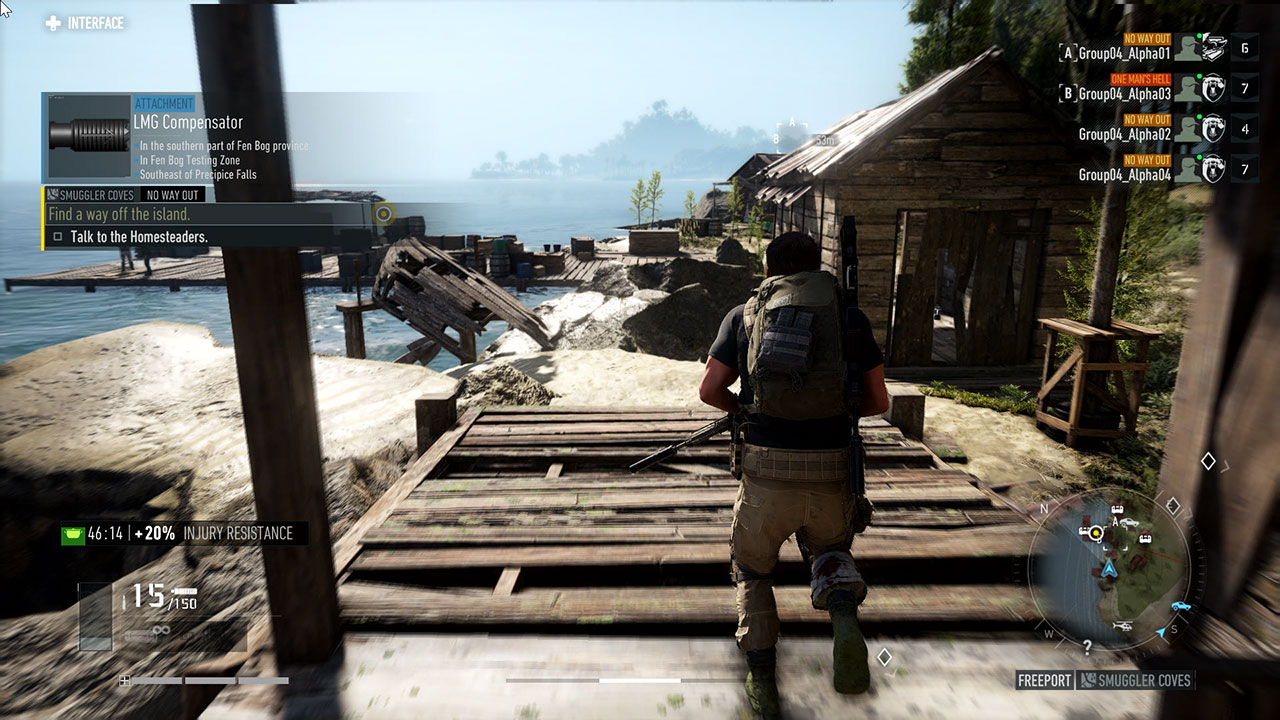This screenshot has height=720, width=1280.
Task: Open Group04_Alpha04's rank chevron badge
Action: (1244, 166)
